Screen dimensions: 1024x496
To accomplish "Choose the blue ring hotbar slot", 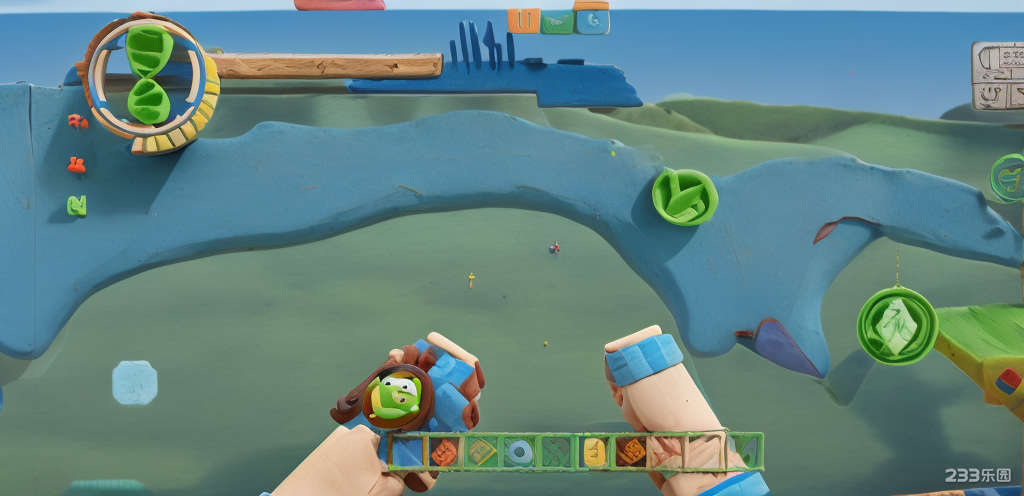I will (518, 453).
